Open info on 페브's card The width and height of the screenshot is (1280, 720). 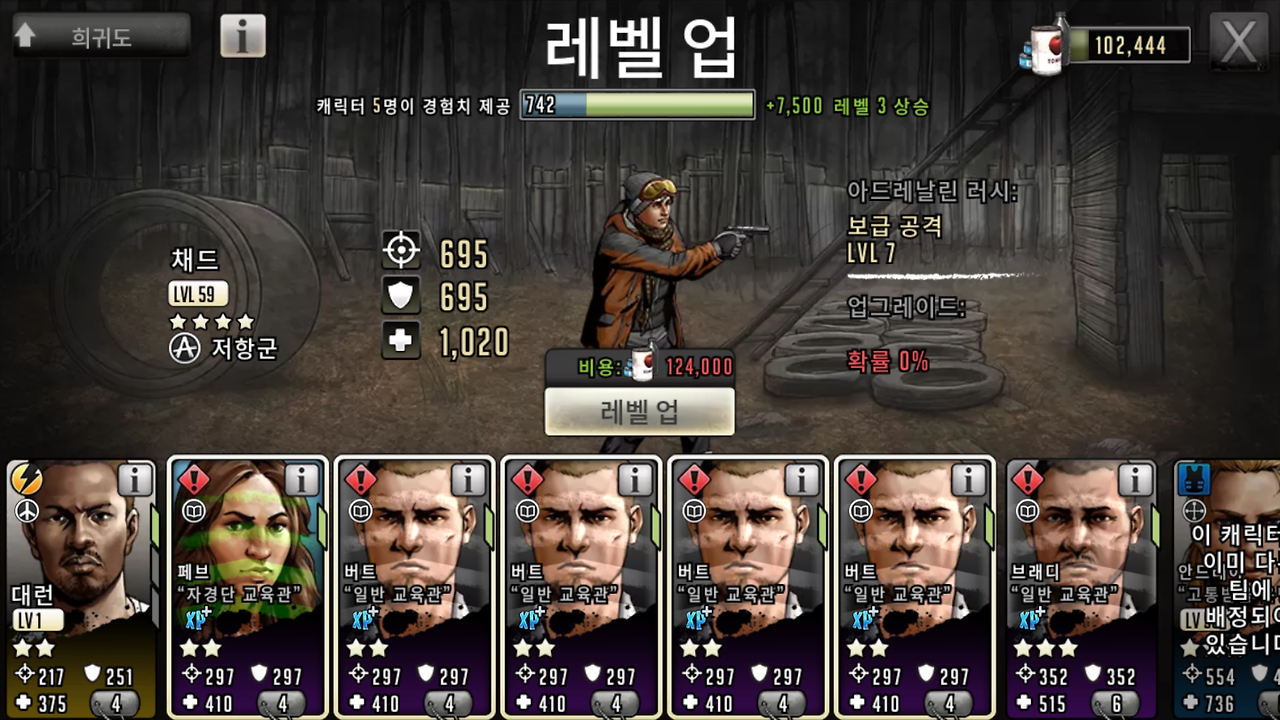pyautogui.click(x=301, y=481)
